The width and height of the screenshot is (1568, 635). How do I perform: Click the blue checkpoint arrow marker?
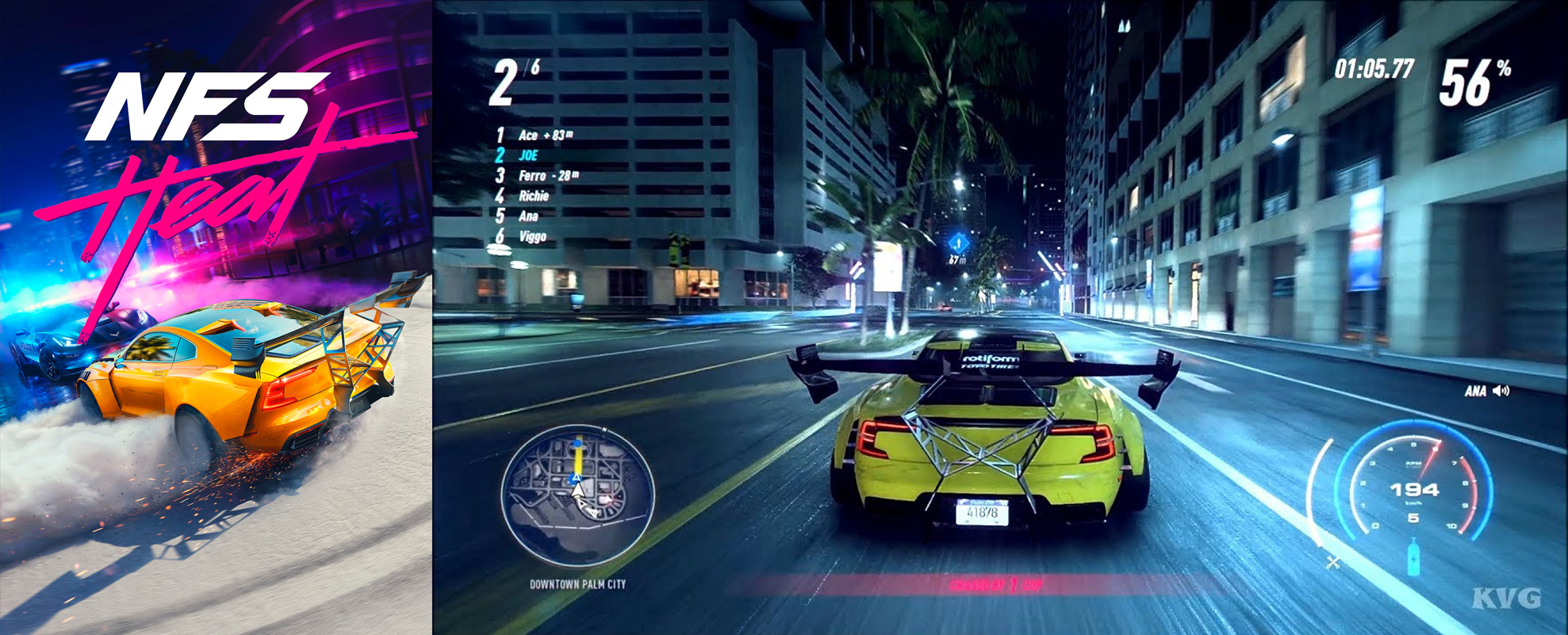pyautogui.click(x=958, y=242)
